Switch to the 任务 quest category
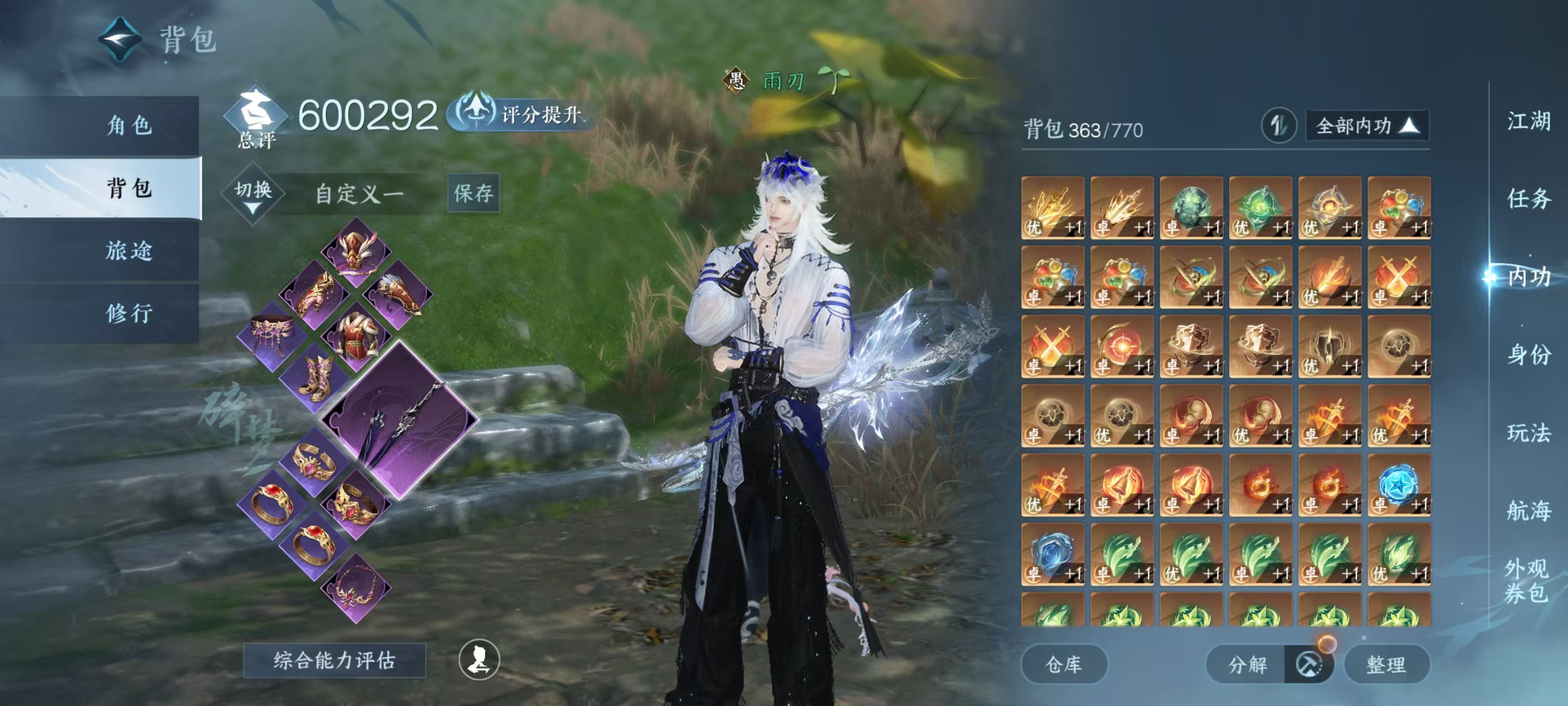 (x=1528, y=198)
